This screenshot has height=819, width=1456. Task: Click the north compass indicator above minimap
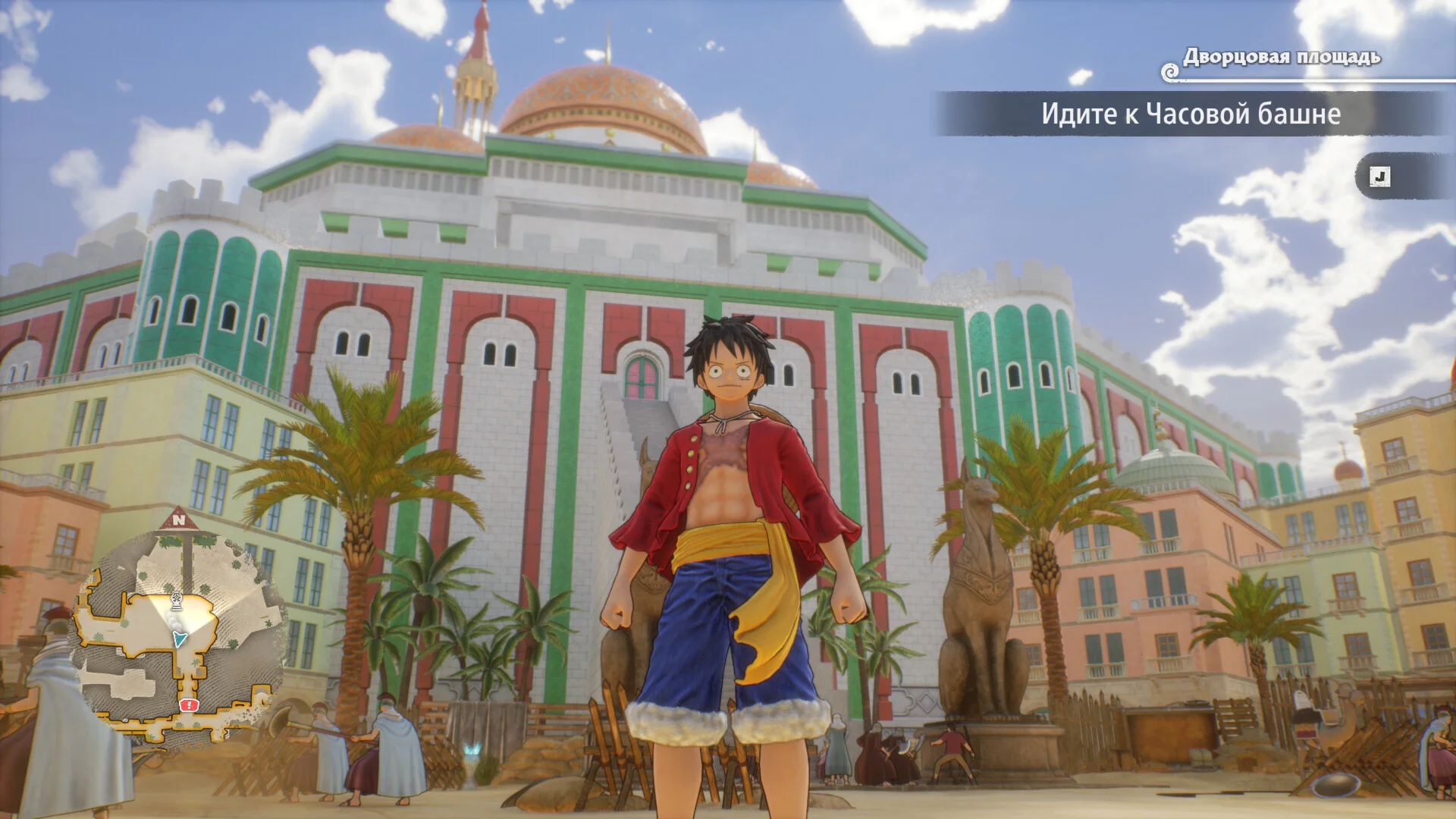178,519
